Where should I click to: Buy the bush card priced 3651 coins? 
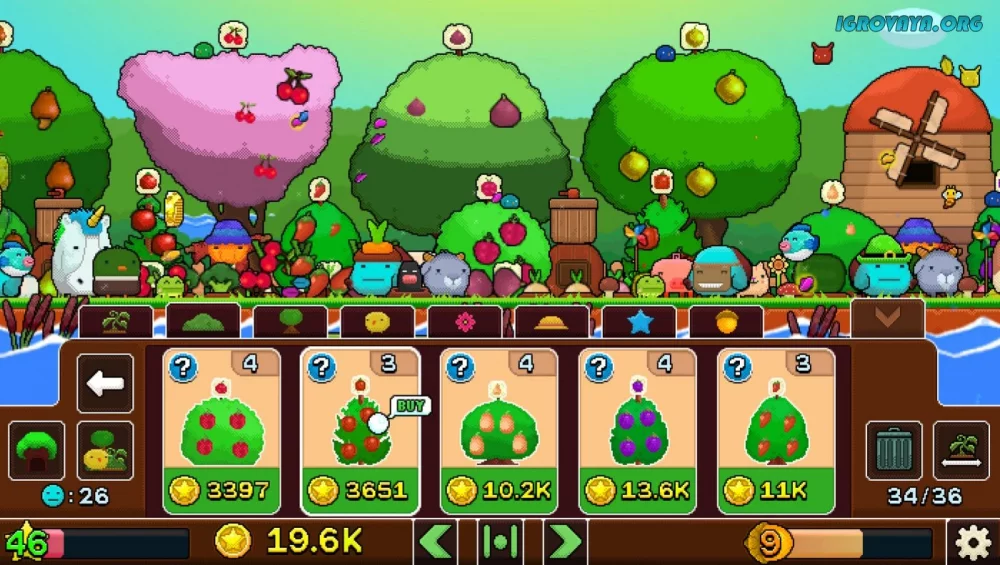pyautogui.click(x=360, y=431)
